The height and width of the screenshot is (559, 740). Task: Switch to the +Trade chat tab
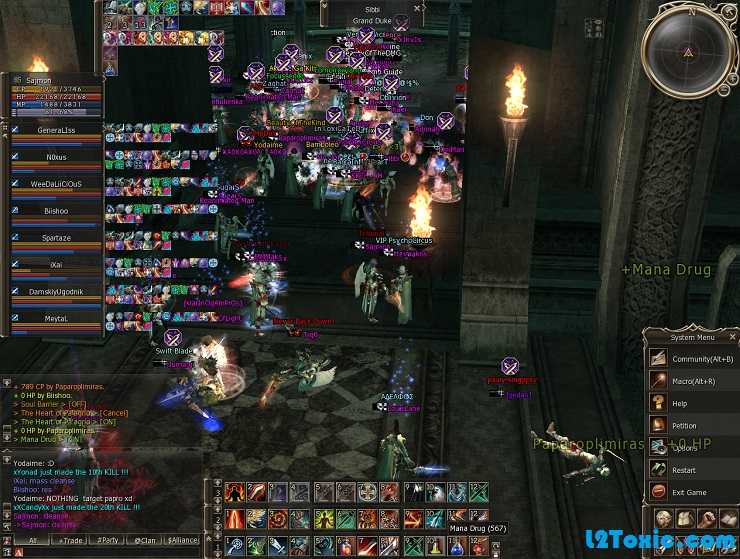[x=71, y=540]
